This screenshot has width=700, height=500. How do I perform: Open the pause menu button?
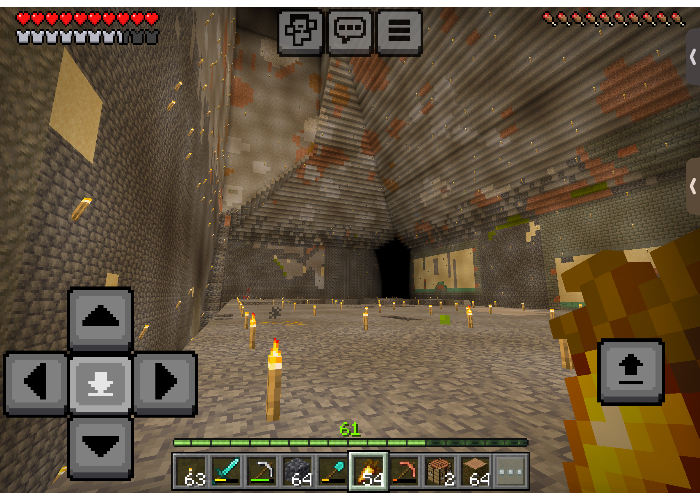[398, 31]
